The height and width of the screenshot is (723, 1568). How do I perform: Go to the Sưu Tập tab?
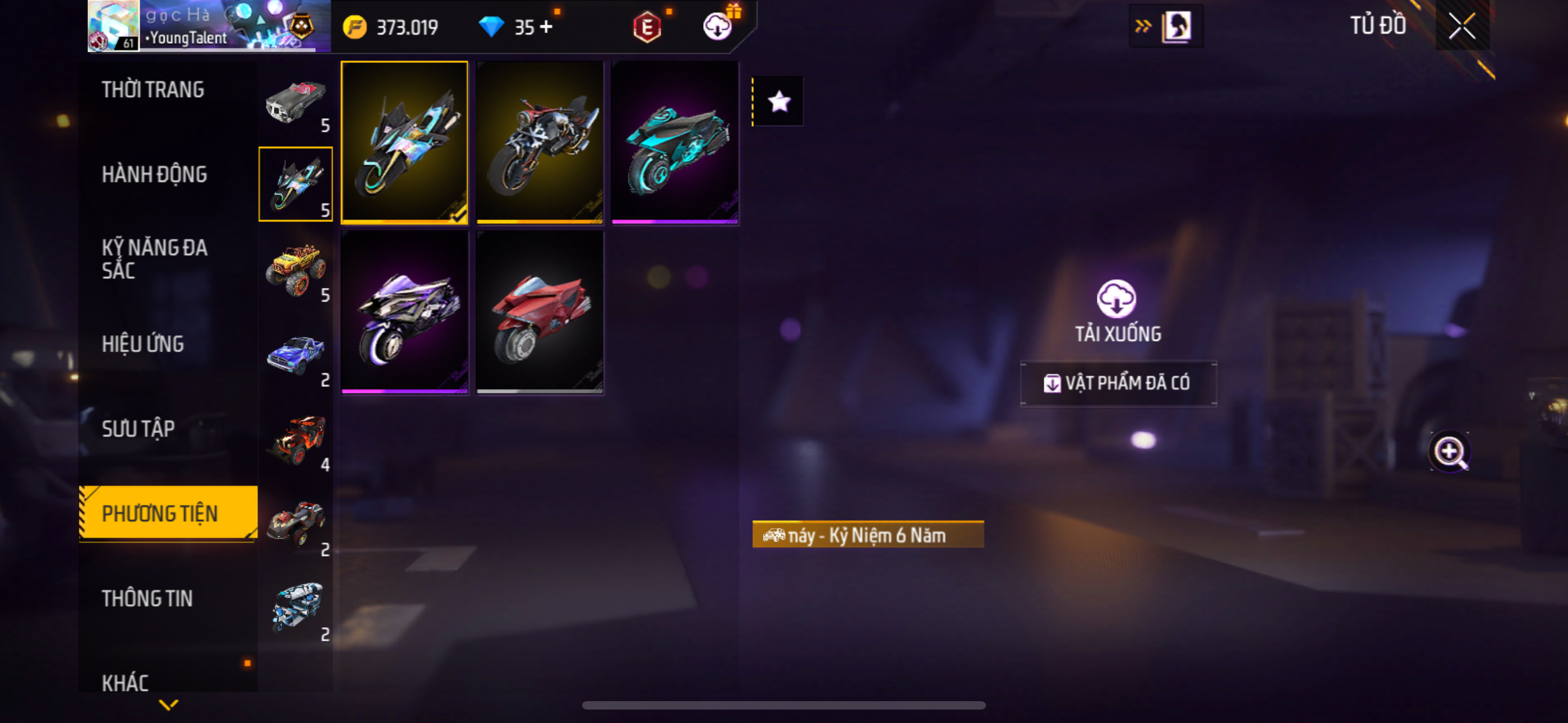(x=138, y=428)
